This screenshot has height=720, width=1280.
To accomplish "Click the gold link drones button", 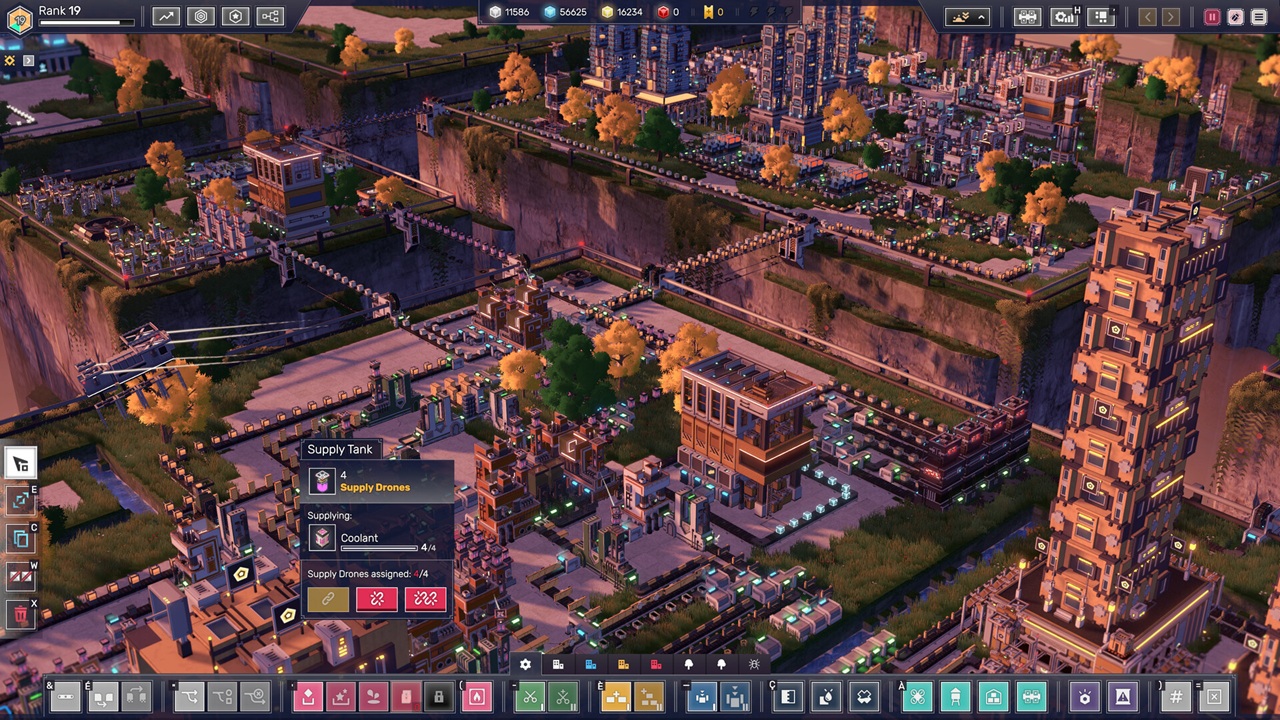I will click(328, 598).
